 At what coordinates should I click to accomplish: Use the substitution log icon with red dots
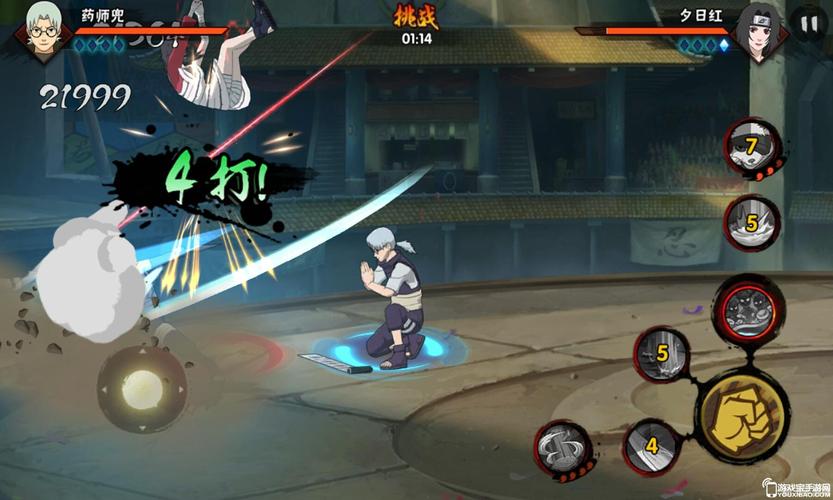pyautogui.click(x=562, y=447)
